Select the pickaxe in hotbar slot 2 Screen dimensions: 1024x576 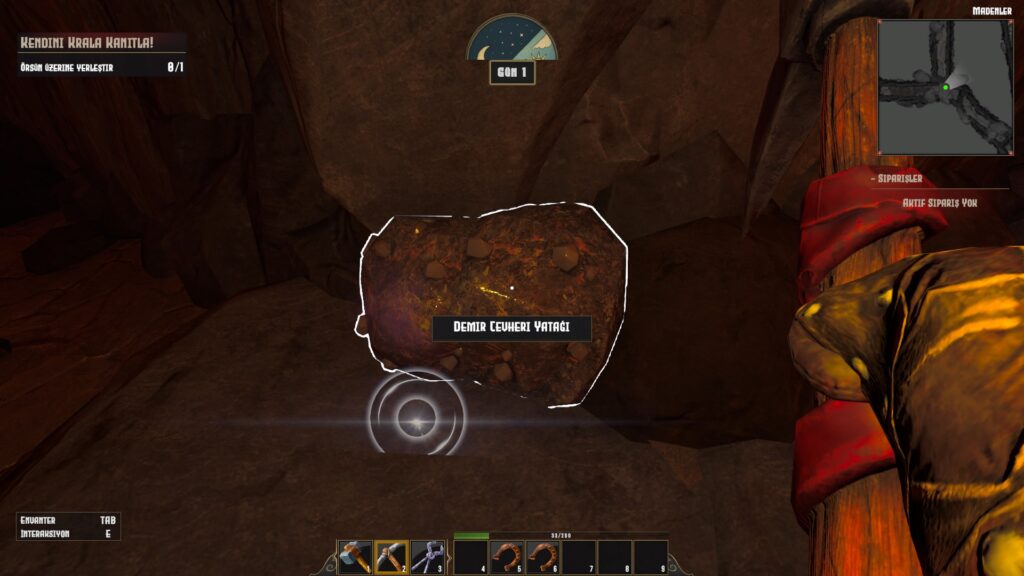pos(391,557)
